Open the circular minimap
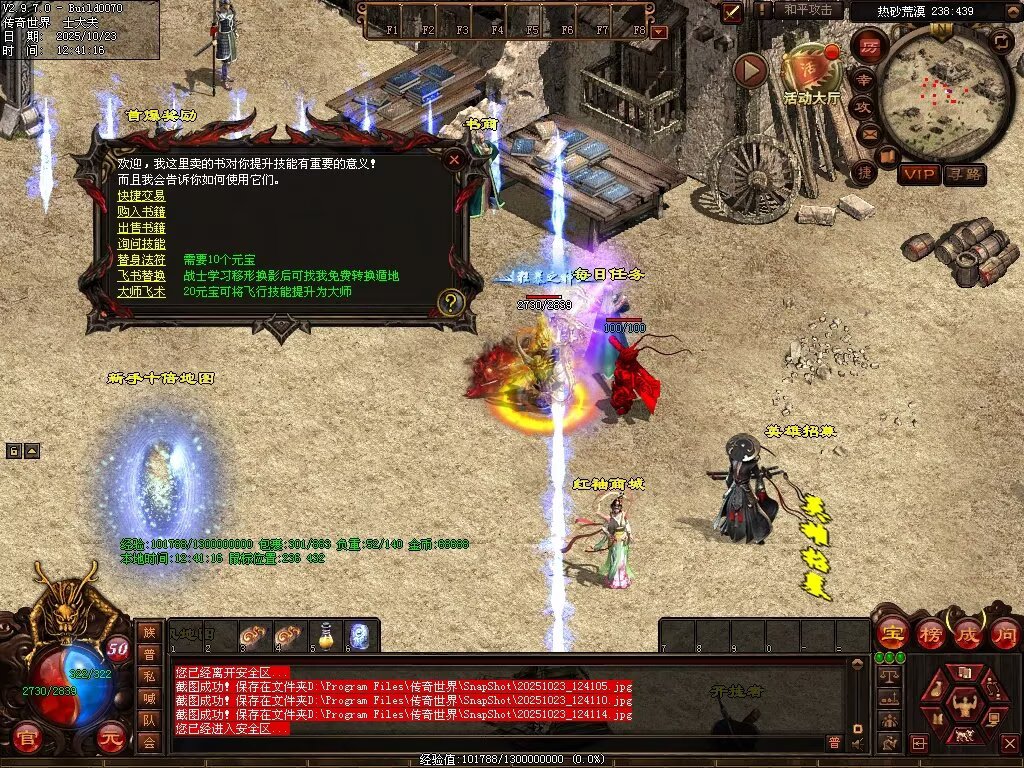 [937, 93]
